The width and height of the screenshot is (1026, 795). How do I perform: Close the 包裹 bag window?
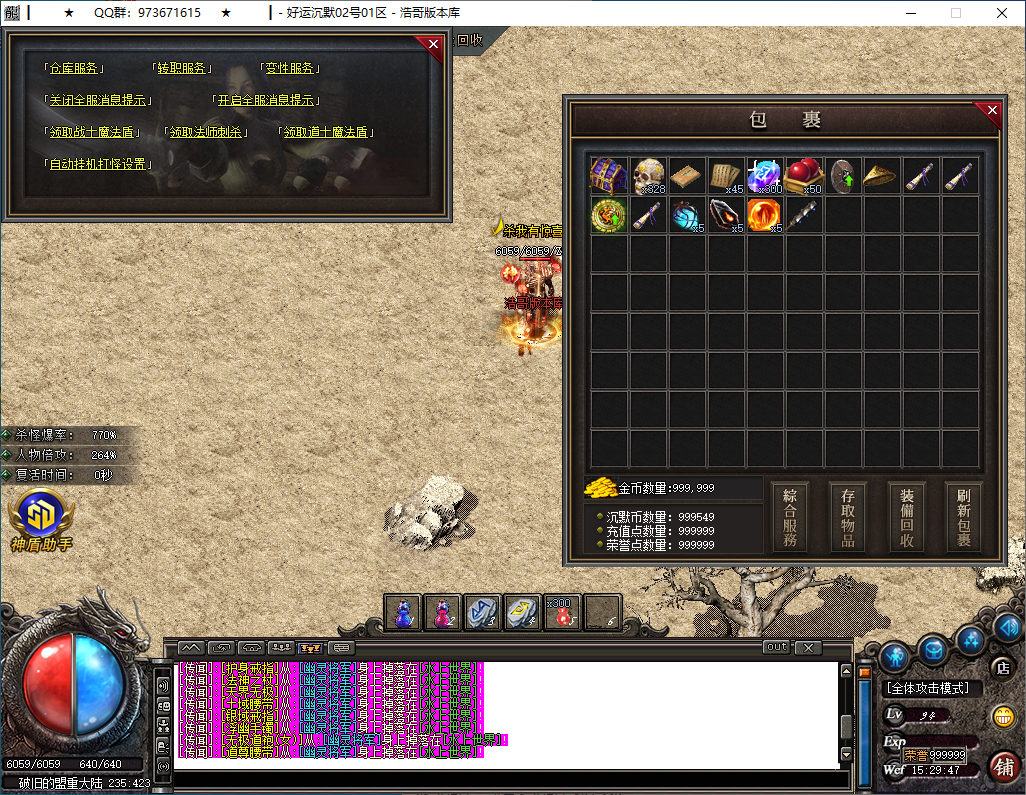point(991,110)
